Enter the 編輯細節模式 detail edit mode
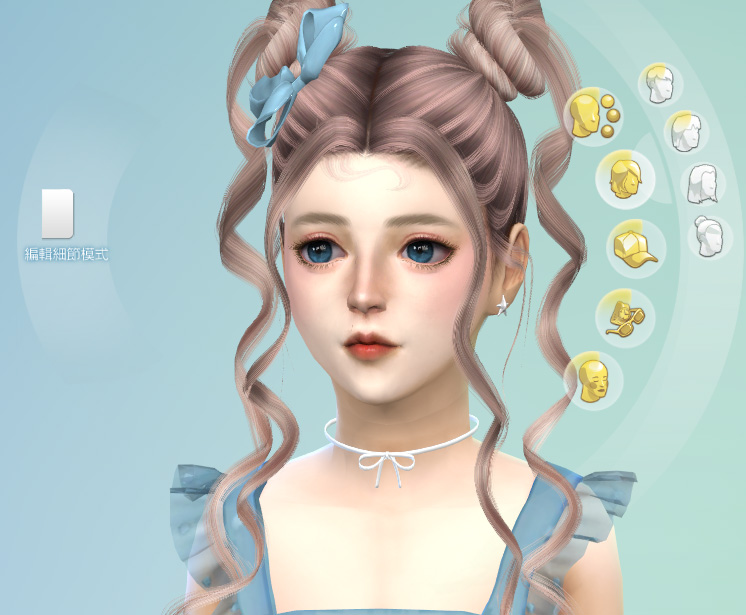The height and width of the screenshot is (615, 746). coord(58,213)
